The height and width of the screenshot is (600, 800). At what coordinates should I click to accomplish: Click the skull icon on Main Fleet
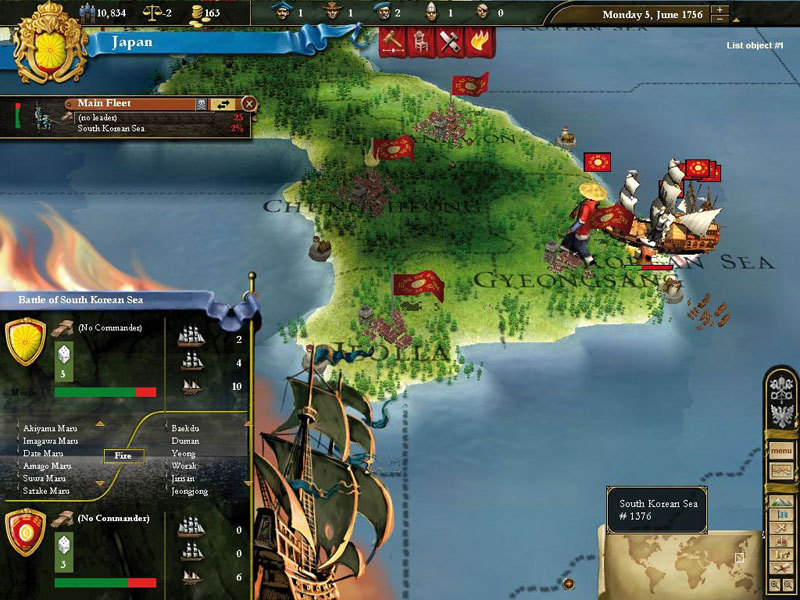click(200, 103)
